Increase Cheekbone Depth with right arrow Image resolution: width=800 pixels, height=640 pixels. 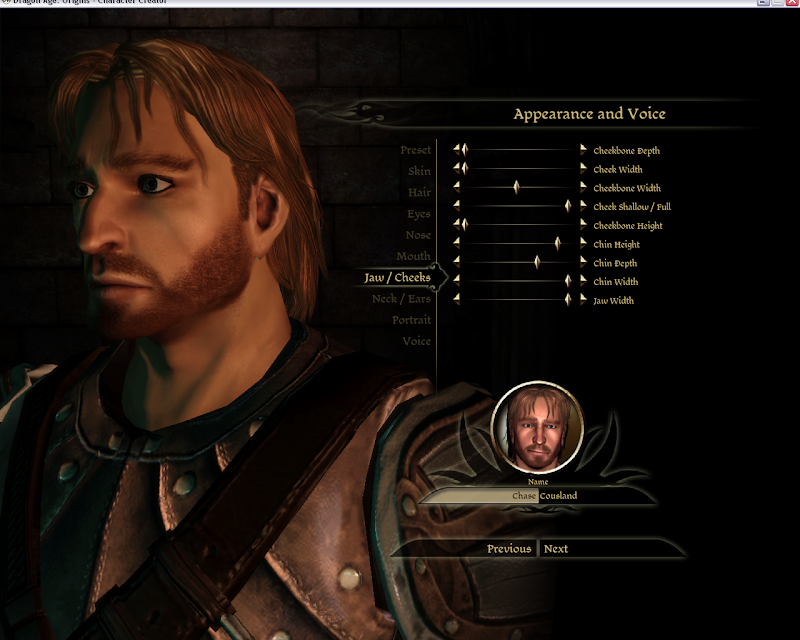point(584,150)
